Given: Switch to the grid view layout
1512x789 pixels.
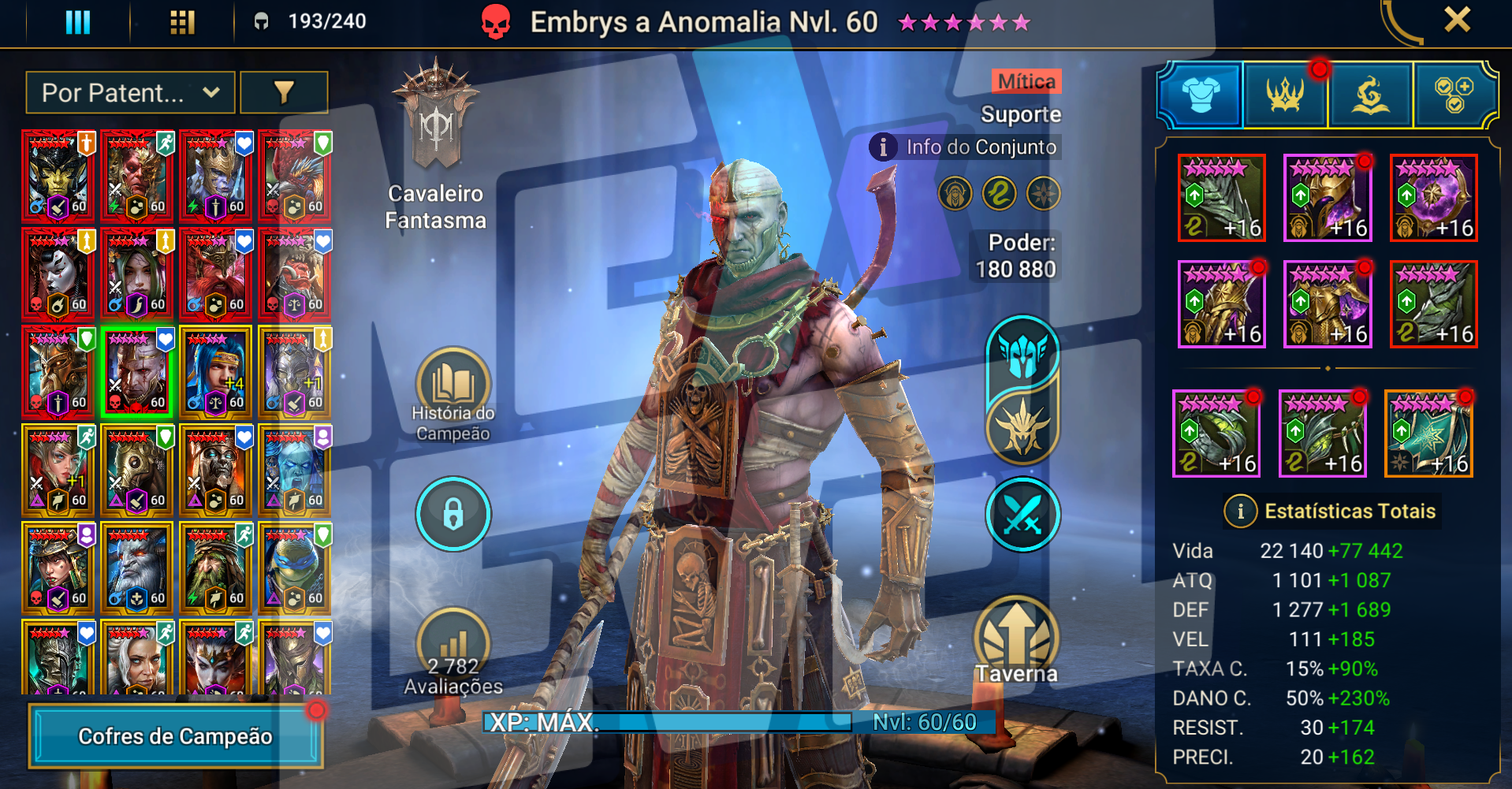Looking at the screenshot, I should tap(182, 21).
